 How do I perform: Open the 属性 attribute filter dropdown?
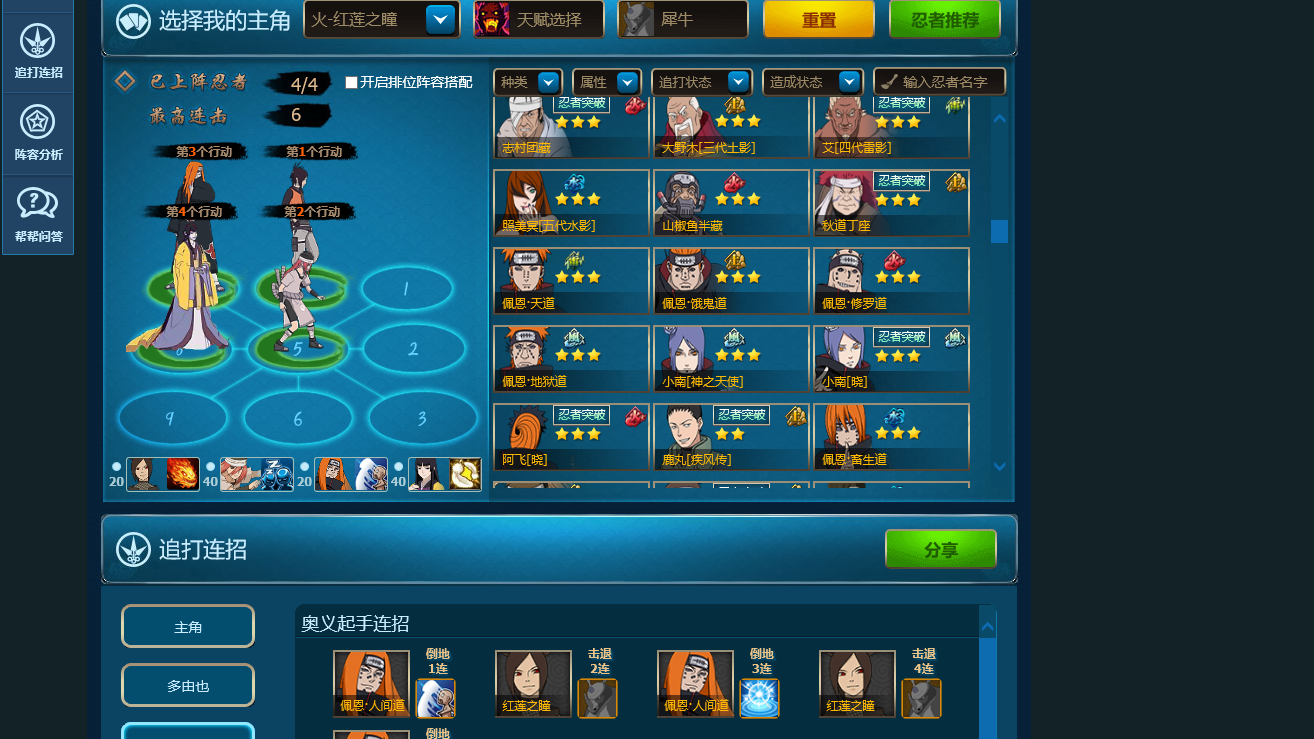[x=607, y=82]
